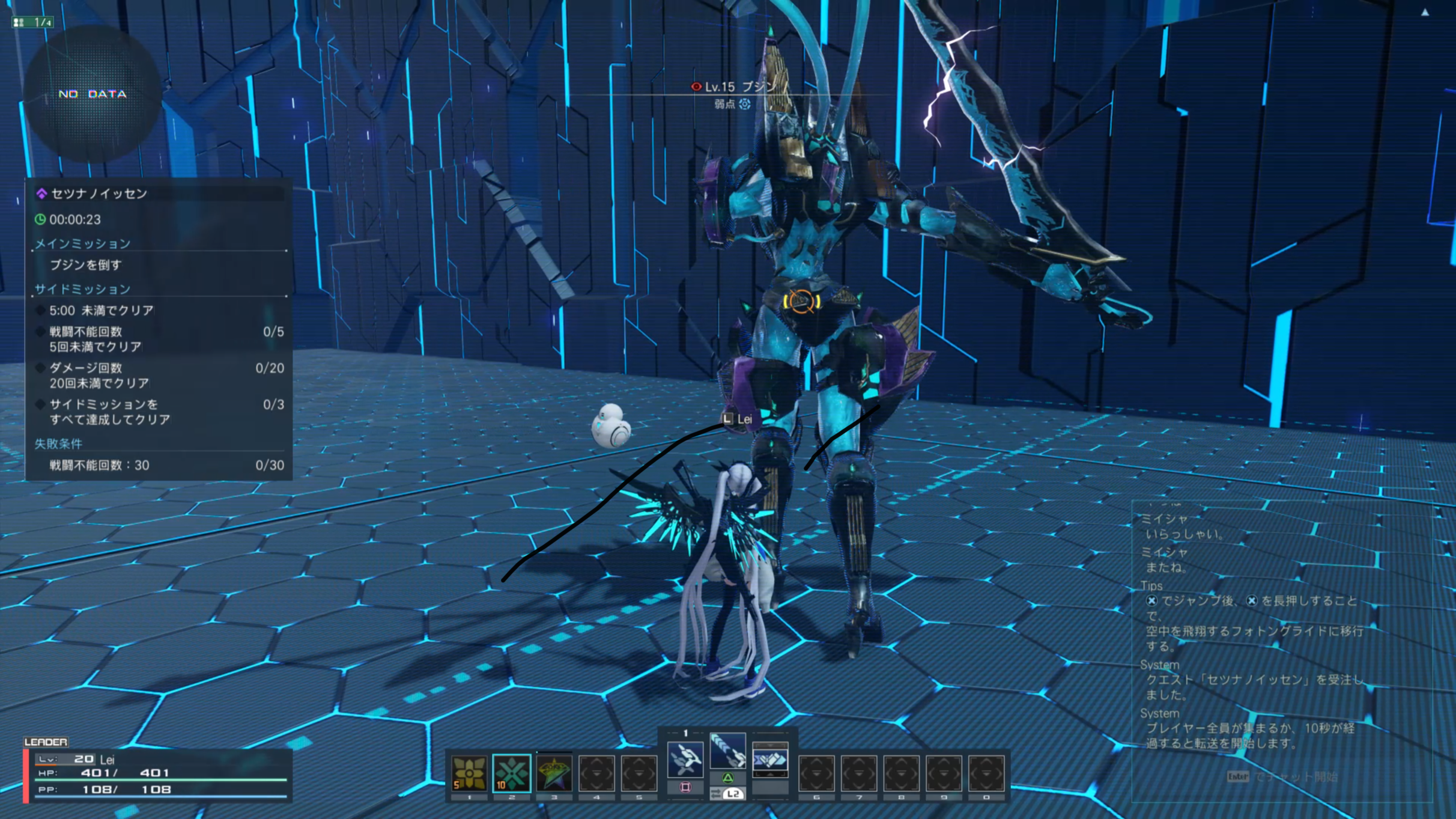Click the ブジンを倒す main mission entry
Viewport: 1456px width, 819px height.
(86, 265)
